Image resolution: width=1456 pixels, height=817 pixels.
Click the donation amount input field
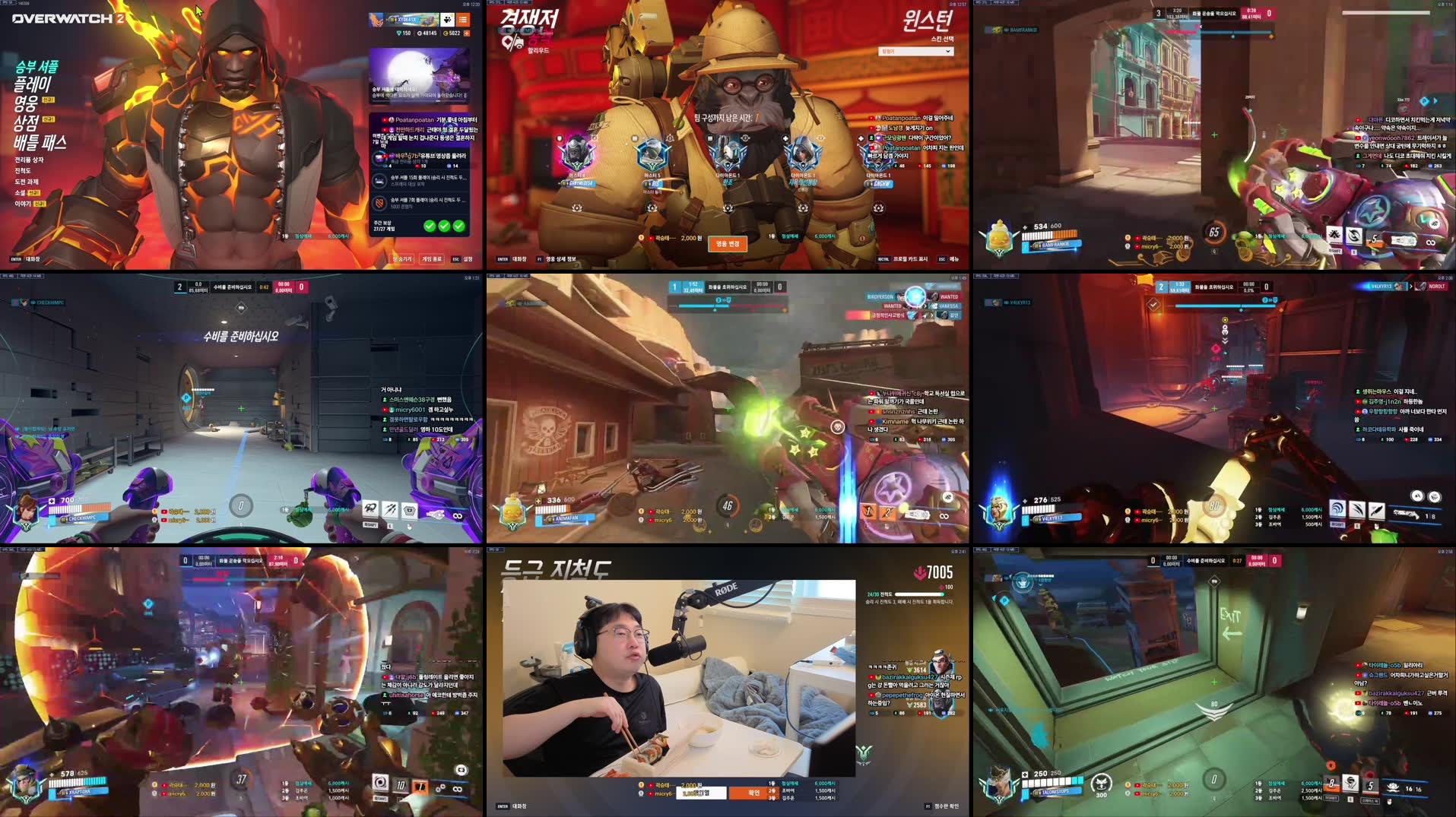coord(700,793)
